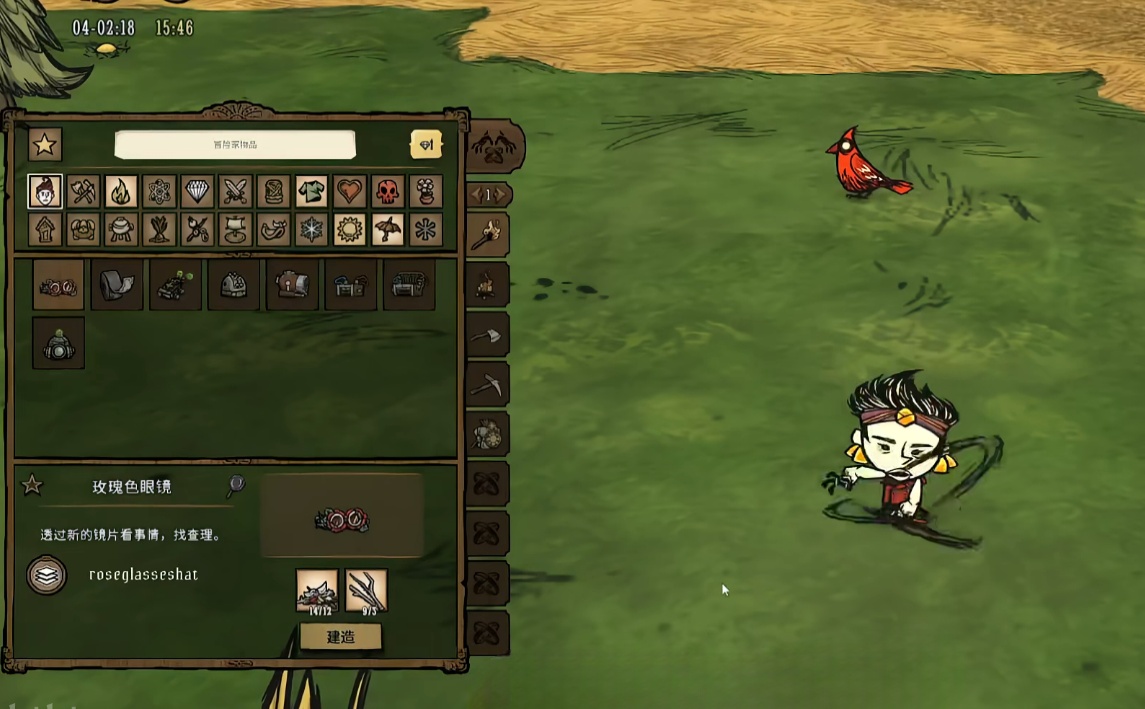This screenshot has height=709, width=1145.
Task: Switch to the red skull magic category
Action: click(387, 191)
